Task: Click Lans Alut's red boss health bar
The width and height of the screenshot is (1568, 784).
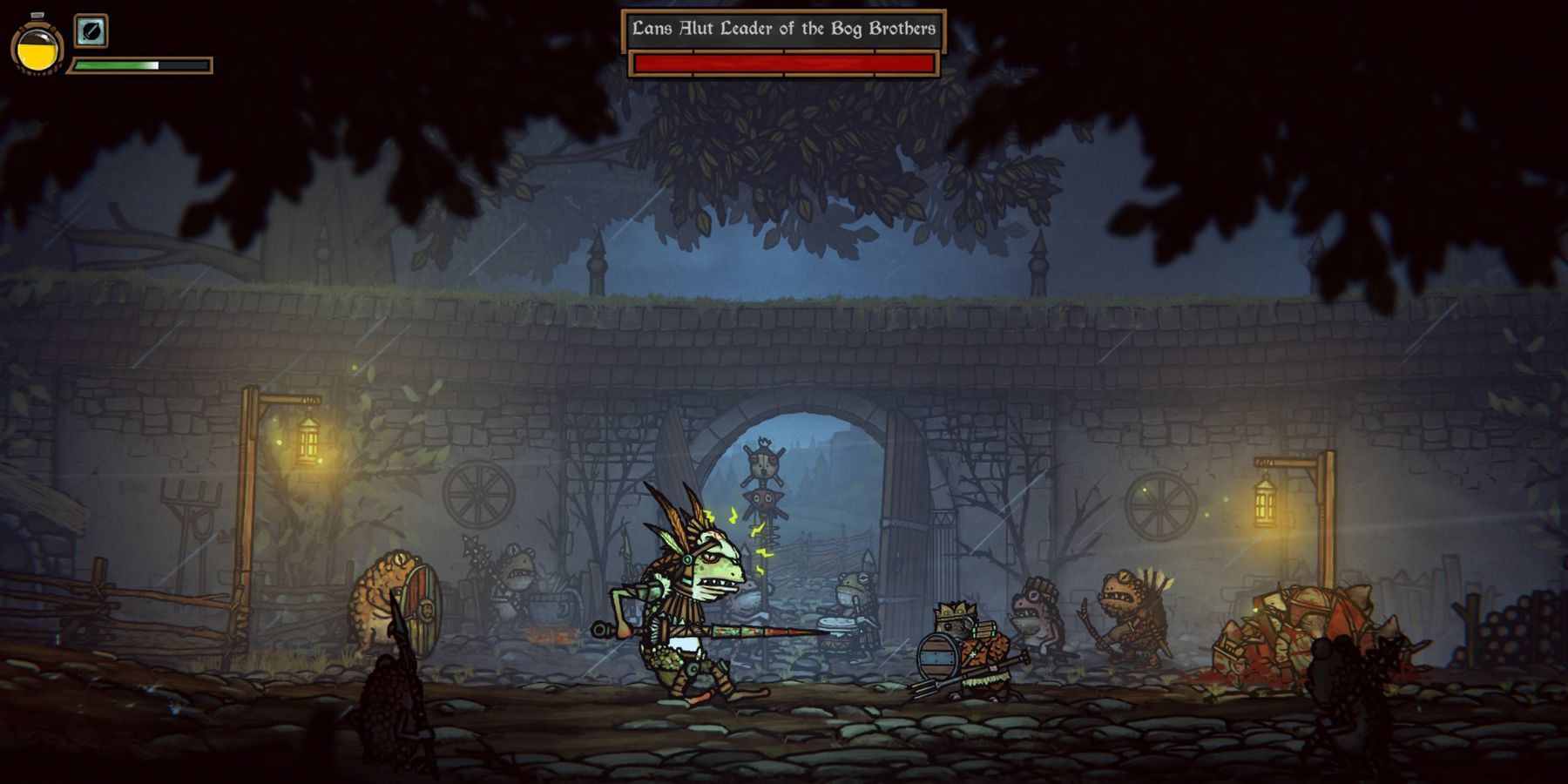Action: 784,62
